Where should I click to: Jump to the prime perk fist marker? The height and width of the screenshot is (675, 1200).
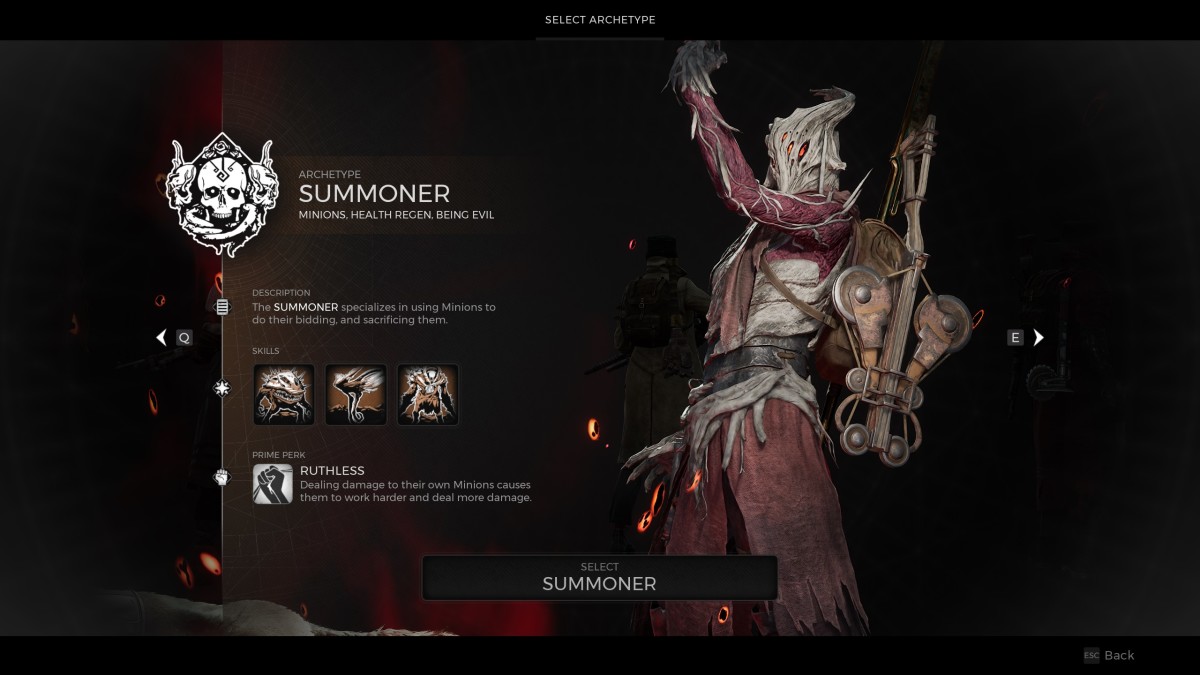[222, 477]
